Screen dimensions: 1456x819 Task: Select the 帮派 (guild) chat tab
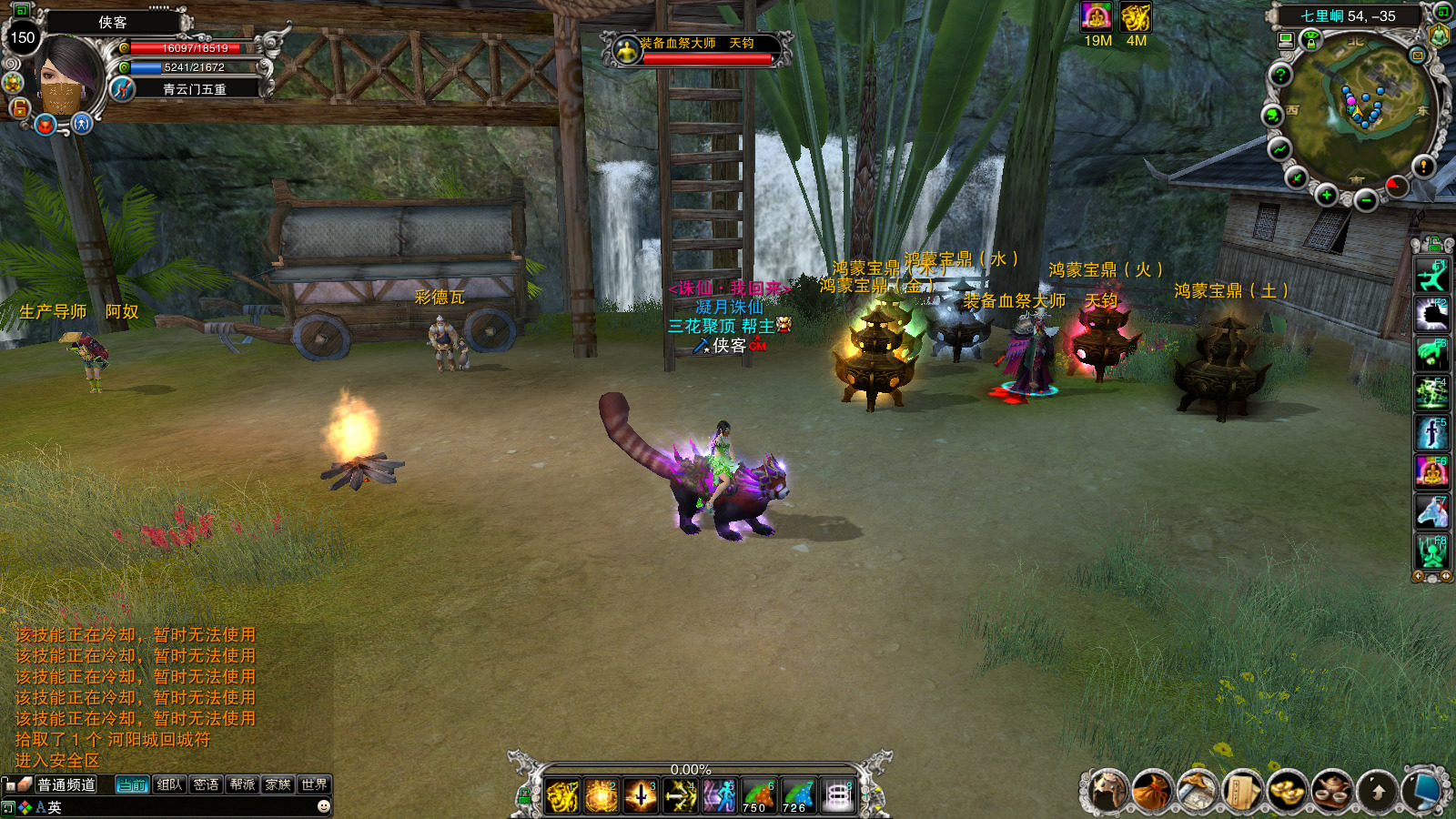[x=242, y=784]
